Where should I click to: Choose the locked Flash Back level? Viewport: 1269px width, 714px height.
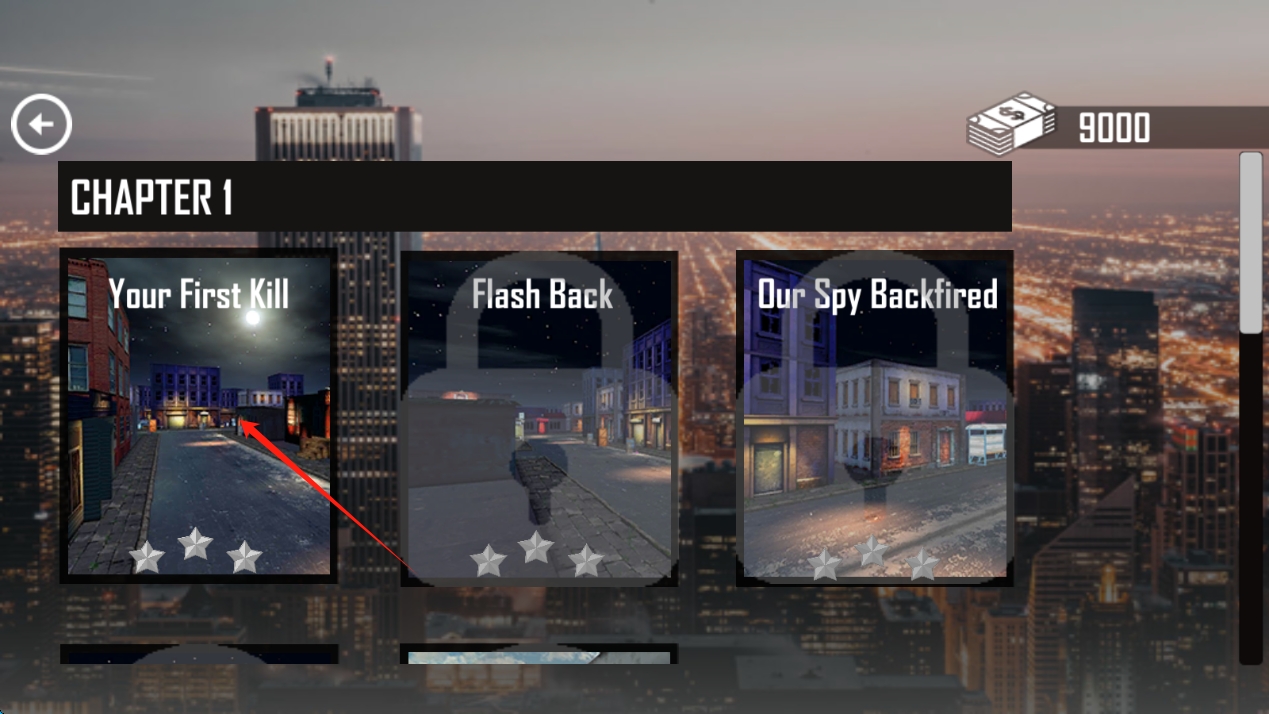[539, 418]
